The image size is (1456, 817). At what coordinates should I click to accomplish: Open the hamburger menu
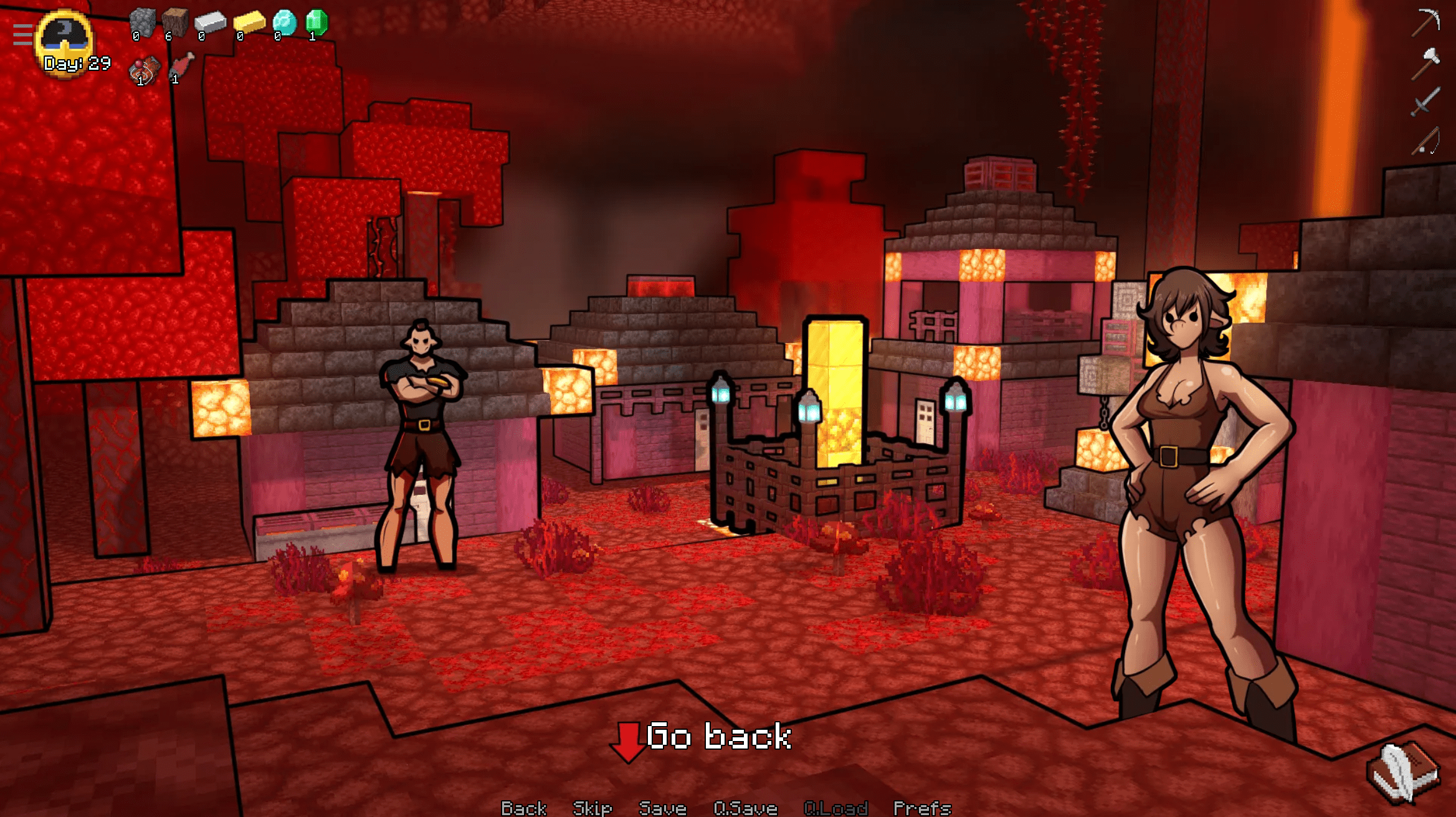pos(22,35)
